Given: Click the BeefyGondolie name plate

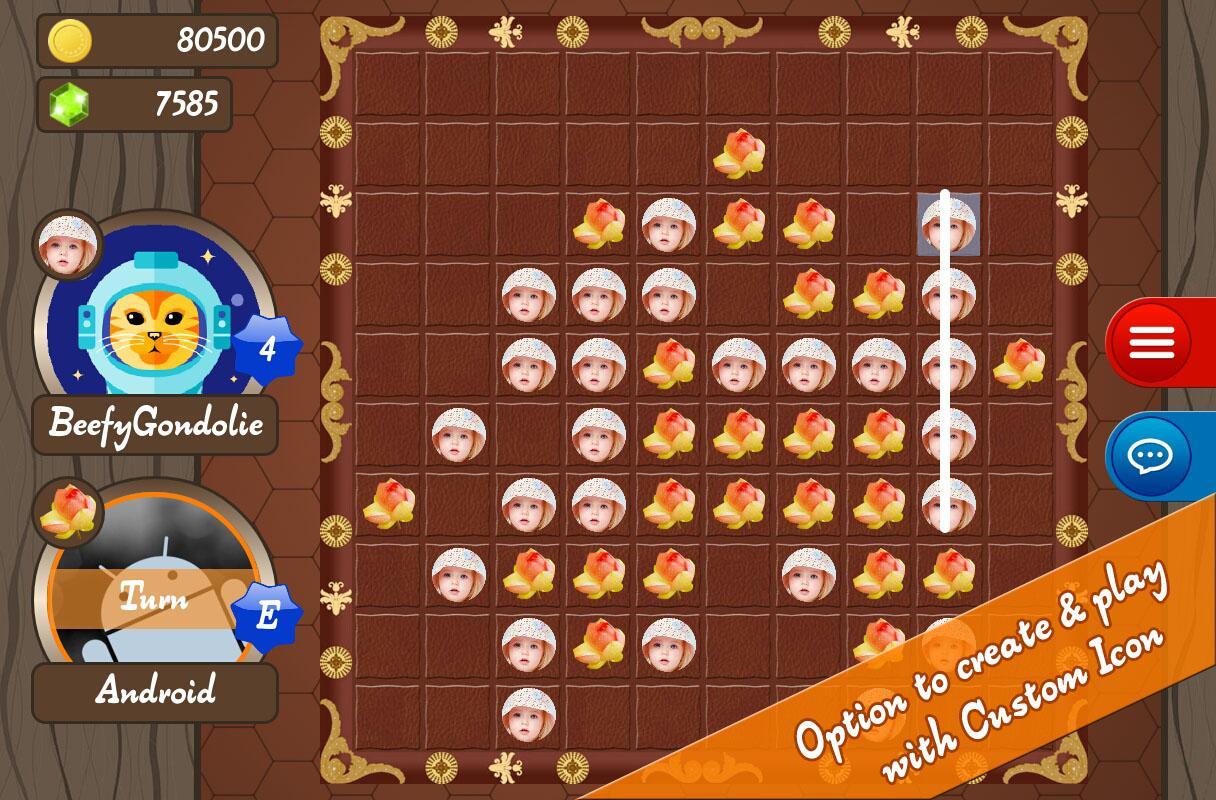Looking at the screenshot, I should pyautogui.click(x=155, y=424).
